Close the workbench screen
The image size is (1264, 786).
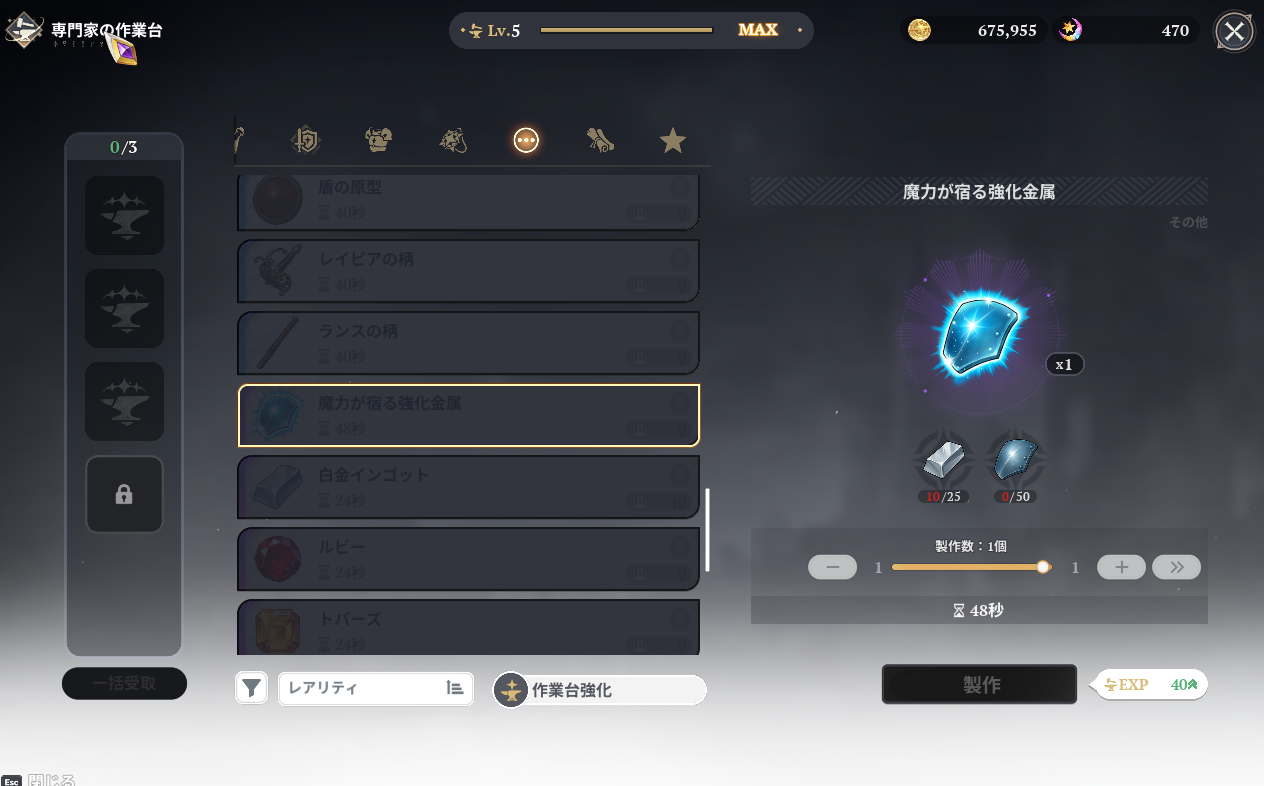(1234, 31)
